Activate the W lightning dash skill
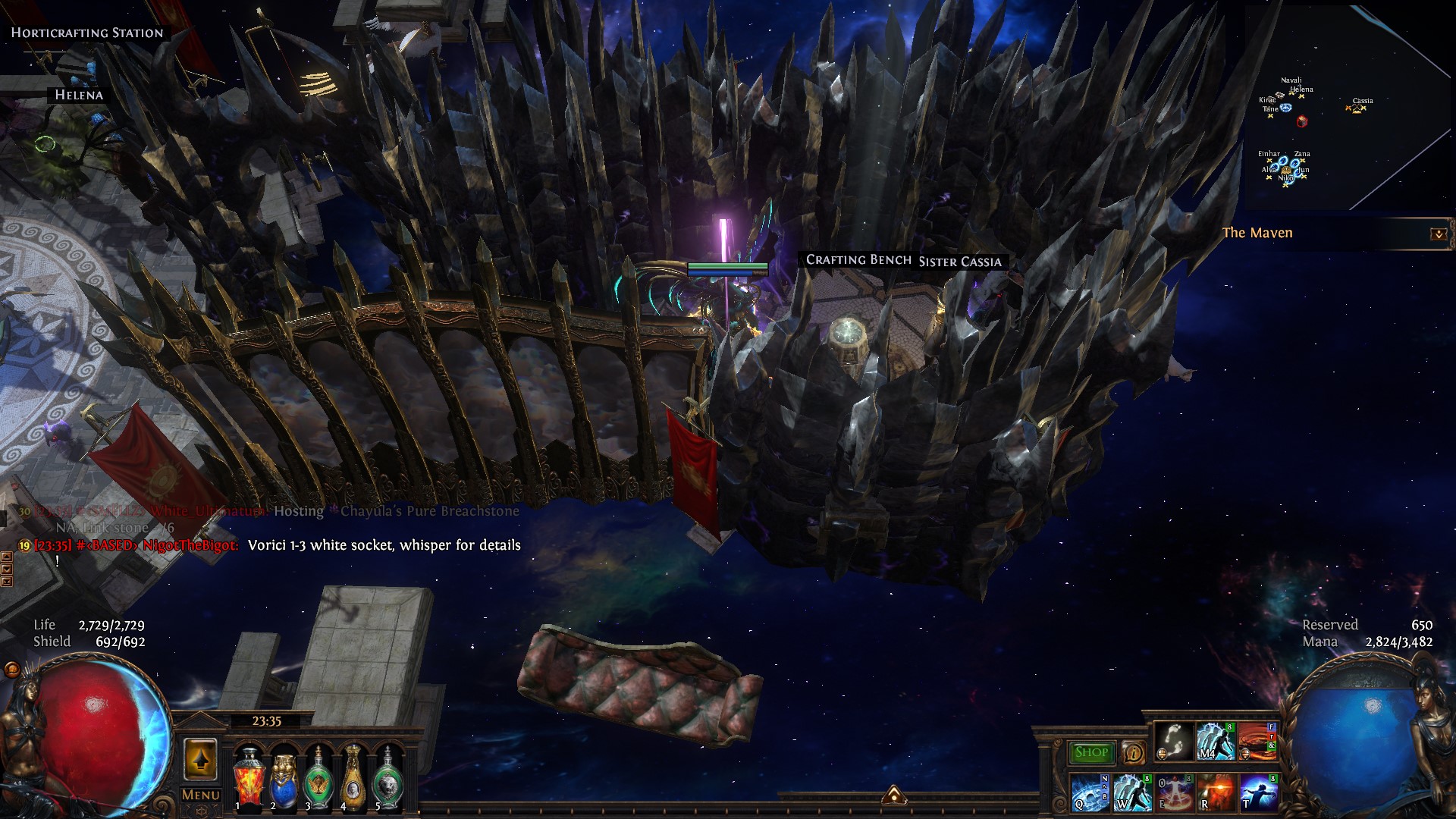 click(x=1131, y=792)
